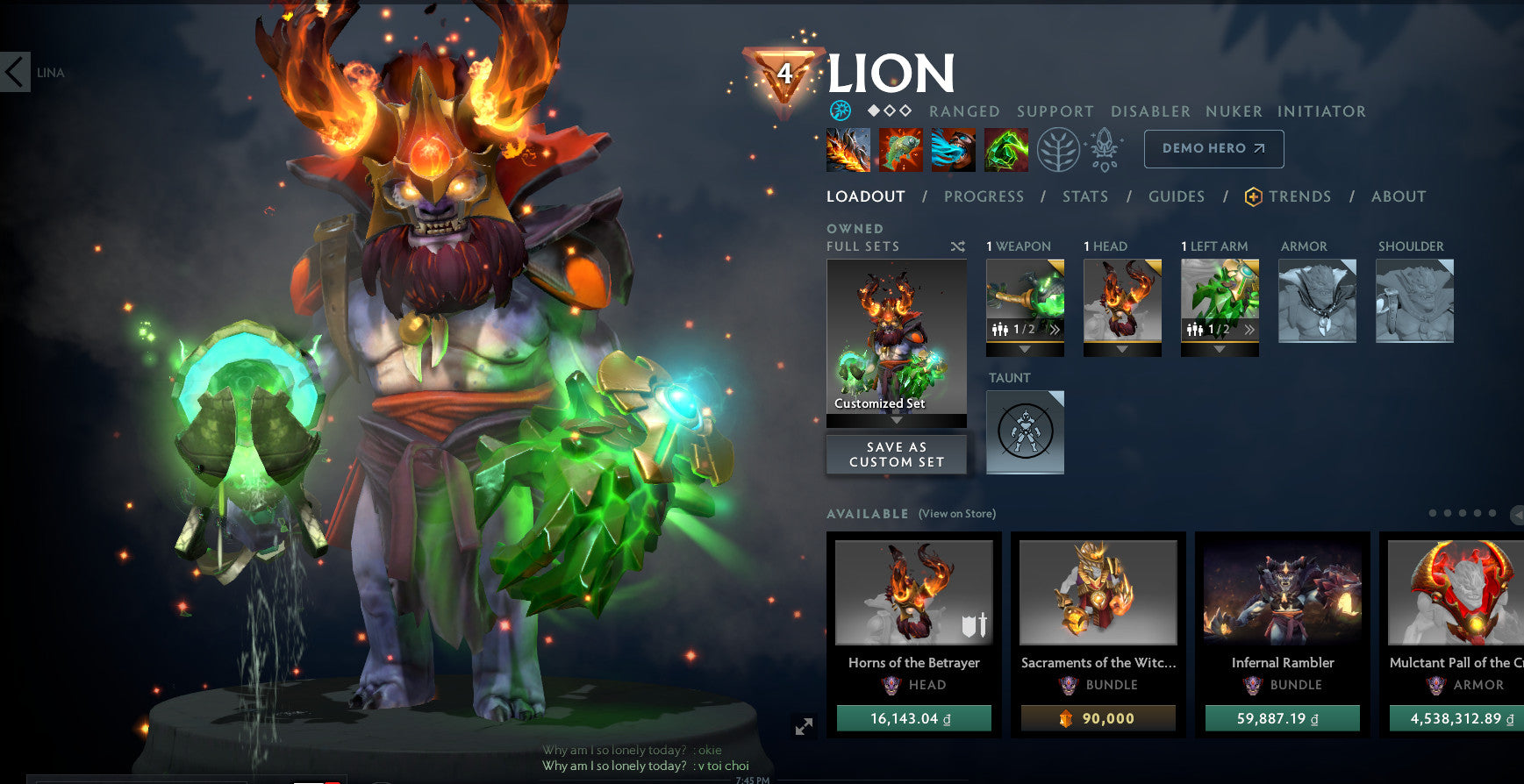Click the Horns of the Betrayer thumbnail
Viewport: 1524px width, 784px height.
(x=913, y=593)
